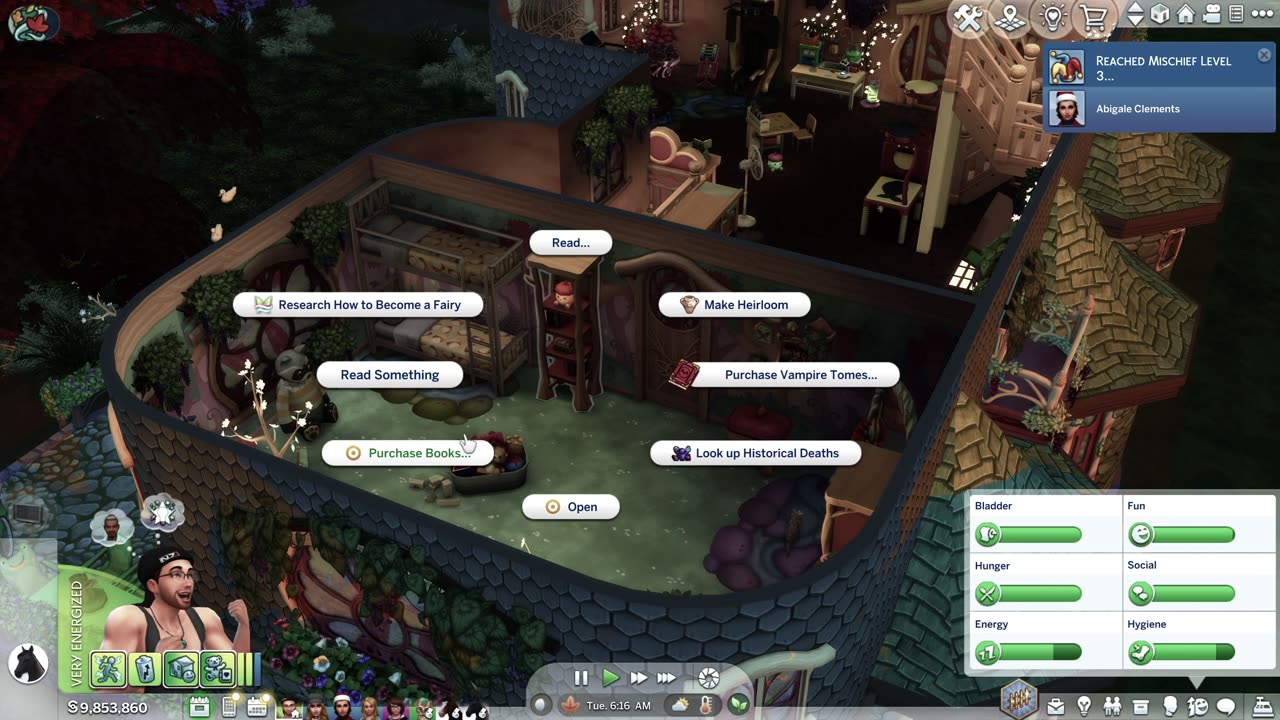Viewport: 1280px width, 720px height.
Task: Open the game options three-dots menu
Action: click(1263, 15)
